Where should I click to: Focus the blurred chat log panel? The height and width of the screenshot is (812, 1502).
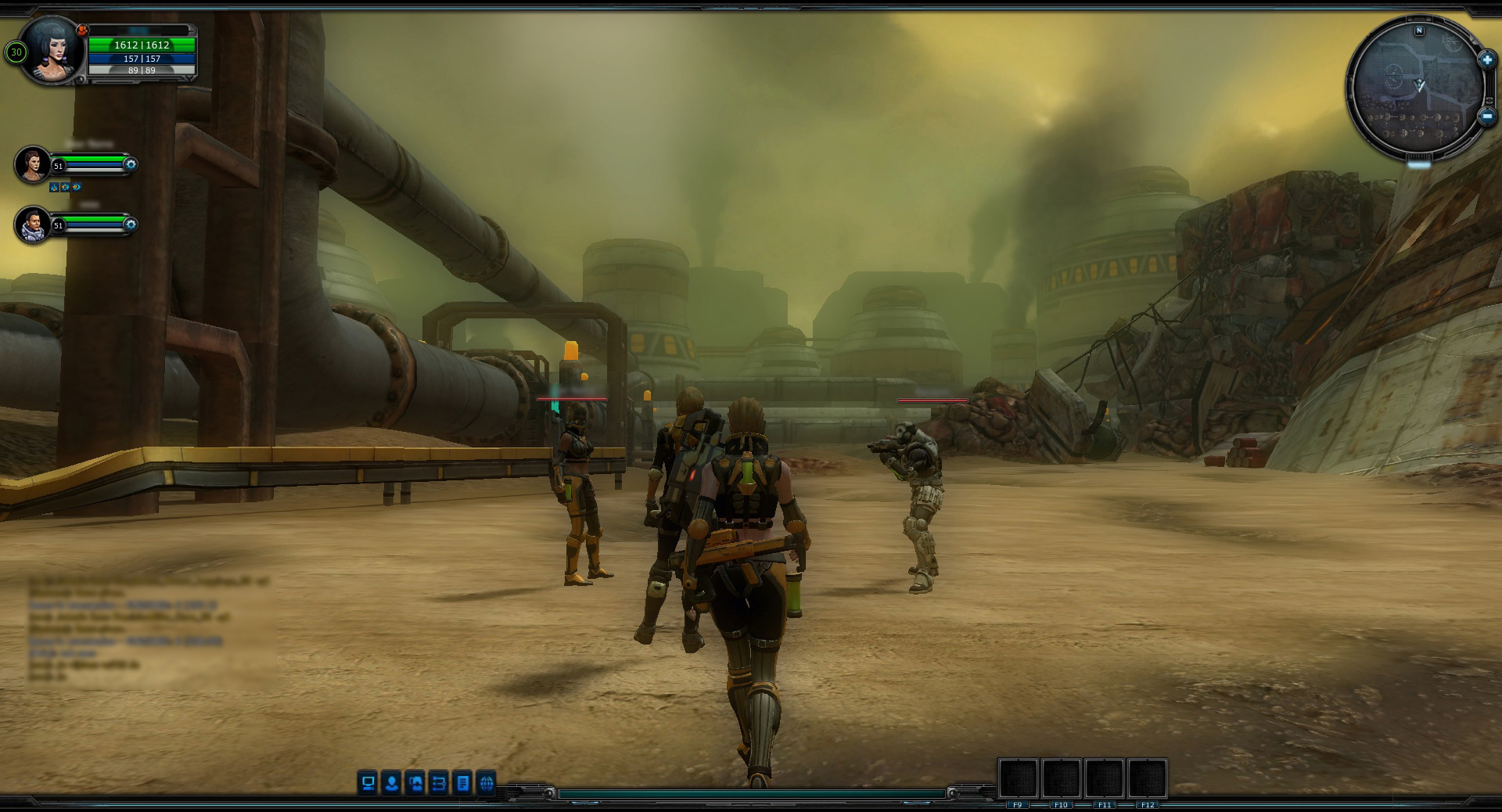[x=149, y=630]
